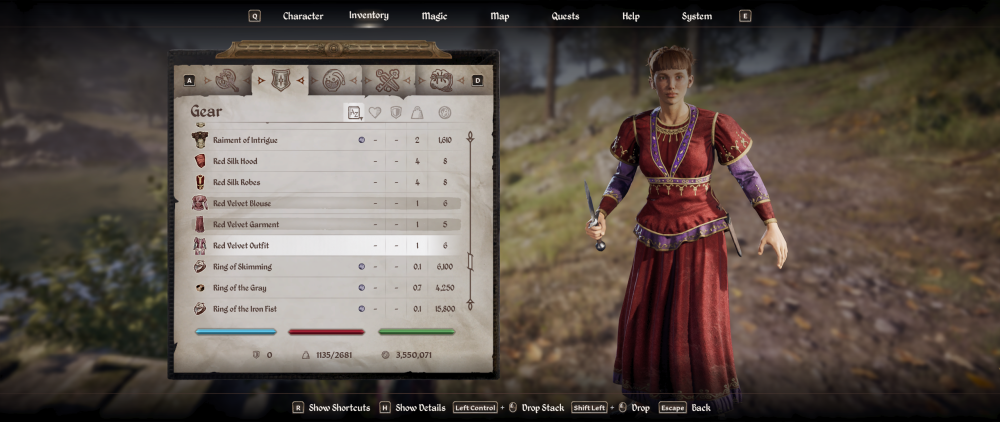Viewport: 1000px width, 422px height.
Task: Open the crossed keys tab
Action: (x=387, y=80)
